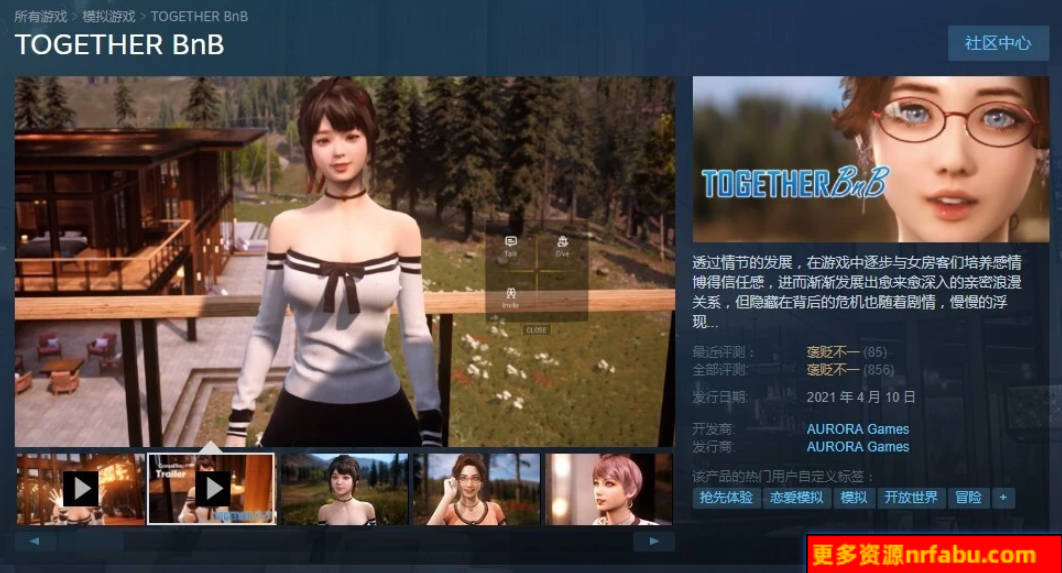Add a tag with the plus button
This screenshot has height=573, width=1062.
click(1003, 497)
